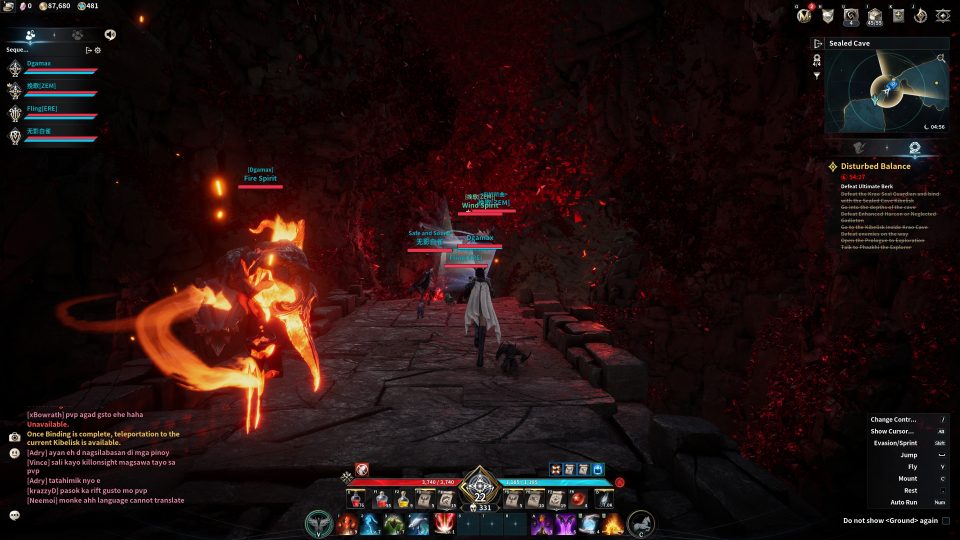Switch to the party members tab

tap(31, 34)
